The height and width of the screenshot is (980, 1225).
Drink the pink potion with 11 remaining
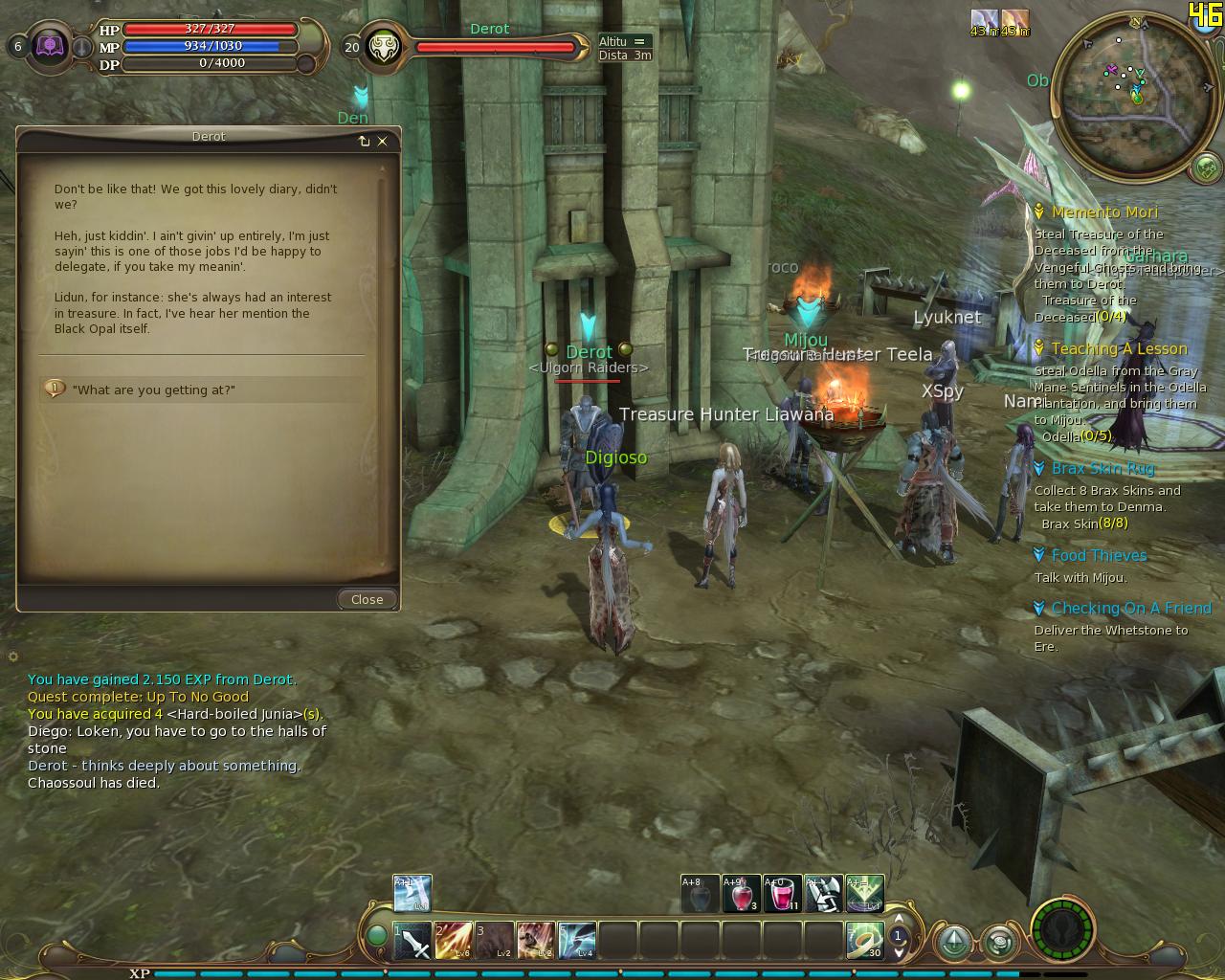[781, 894]
